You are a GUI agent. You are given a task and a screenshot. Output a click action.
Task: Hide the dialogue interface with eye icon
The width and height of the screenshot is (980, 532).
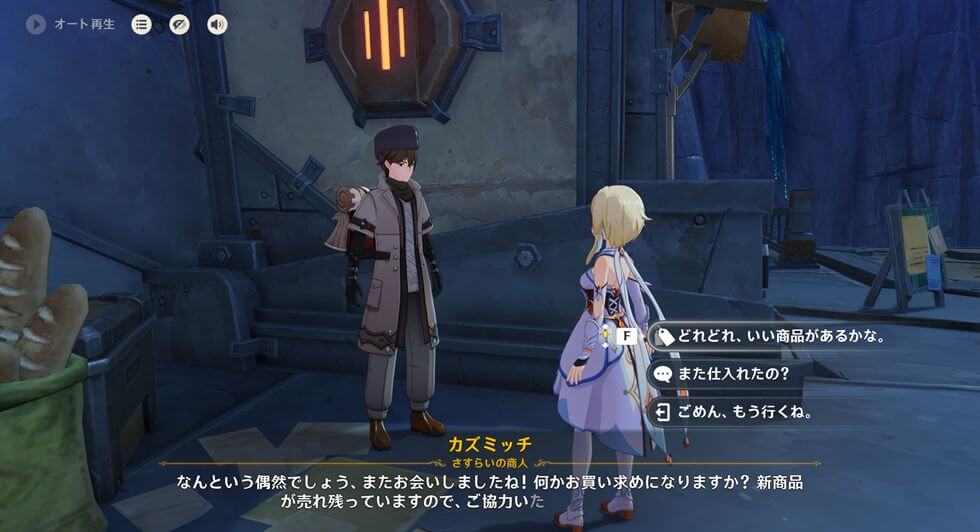point(179,24)
